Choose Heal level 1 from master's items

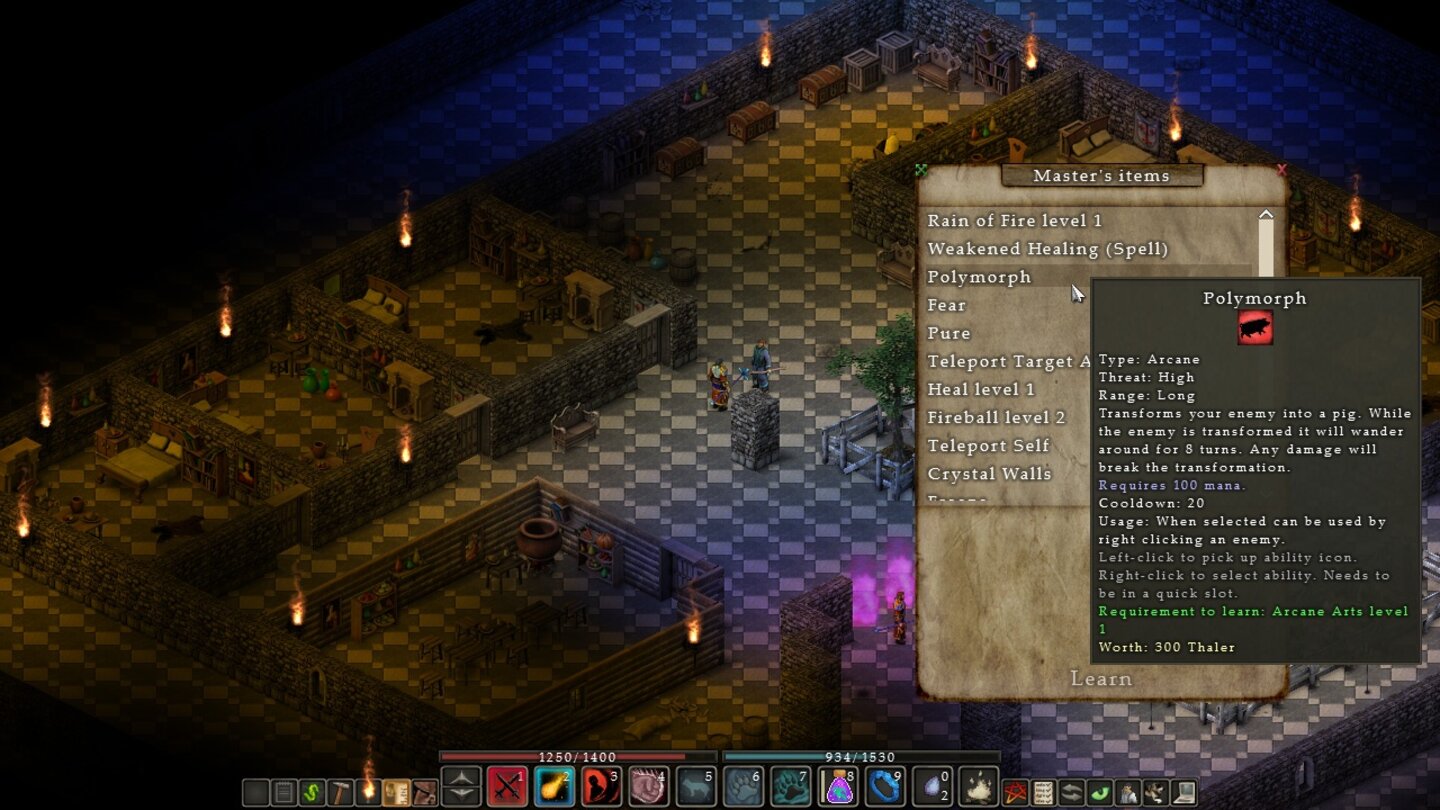click(x=981, y=389)
